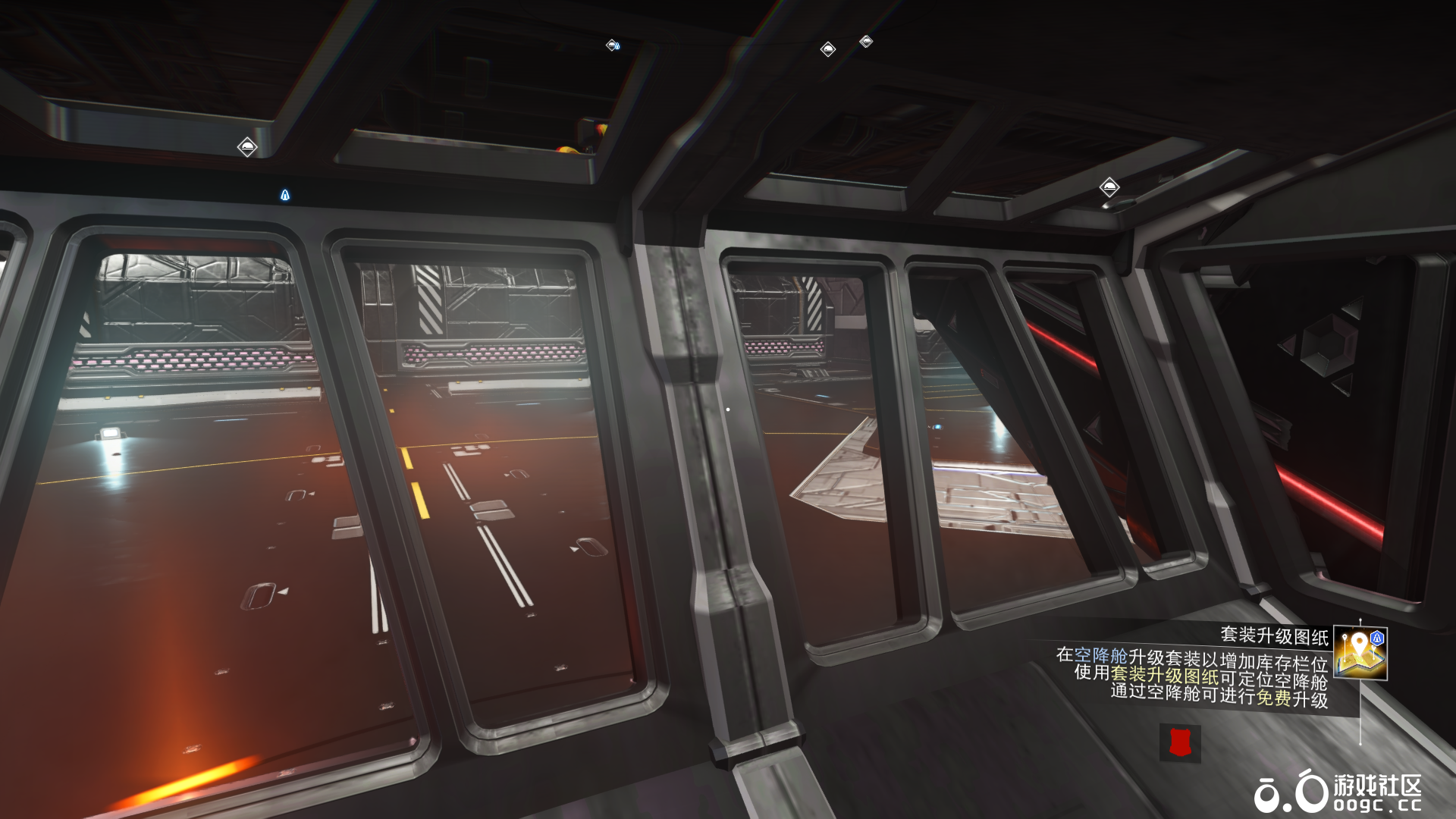Select the blue drop pod waypoint marker
Viewport: 1456px width, 819px height.
[x=285, y=196]
